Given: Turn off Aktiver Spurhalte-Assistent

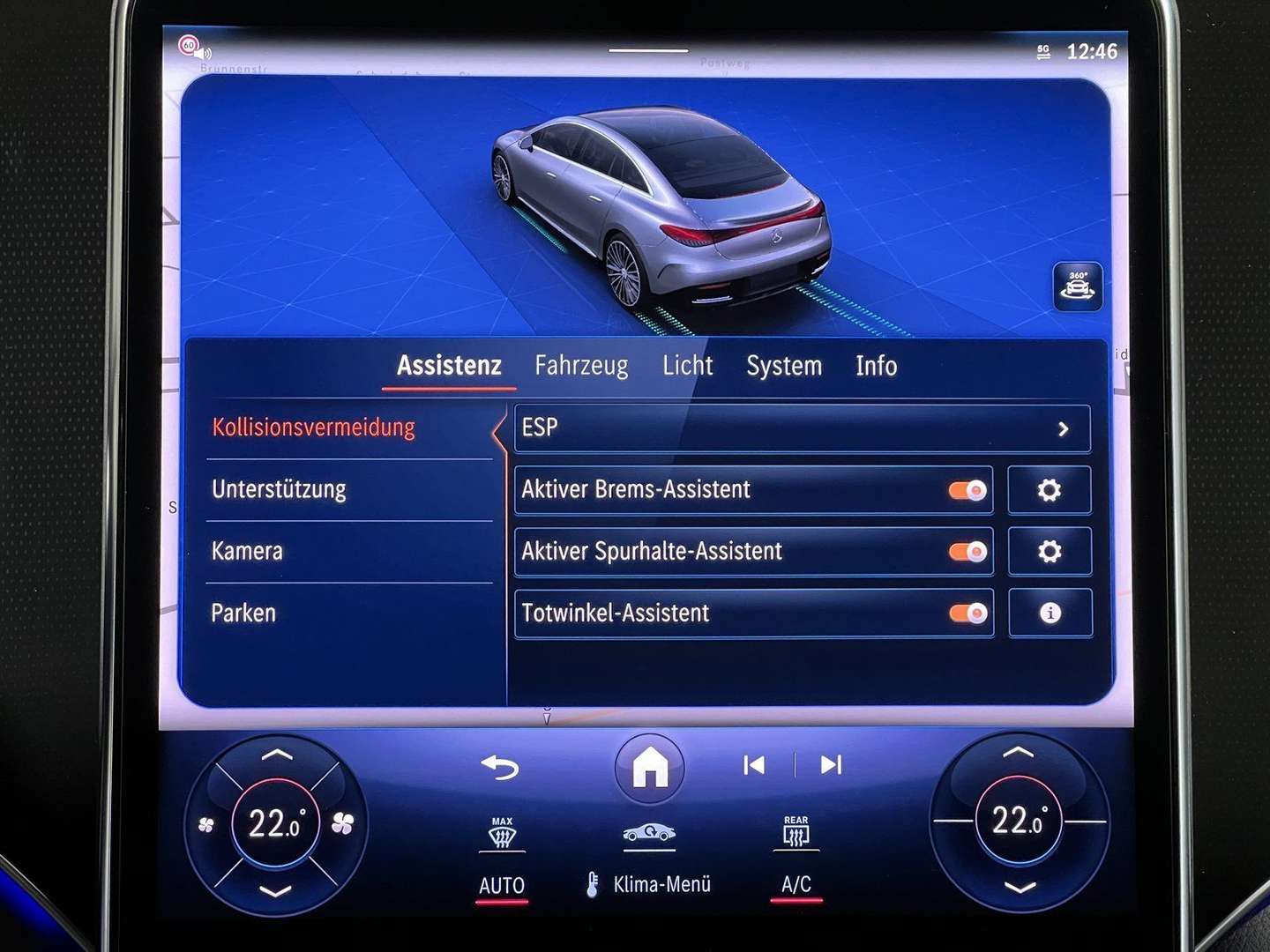Looking at the screenshot, I should point(967,552).
